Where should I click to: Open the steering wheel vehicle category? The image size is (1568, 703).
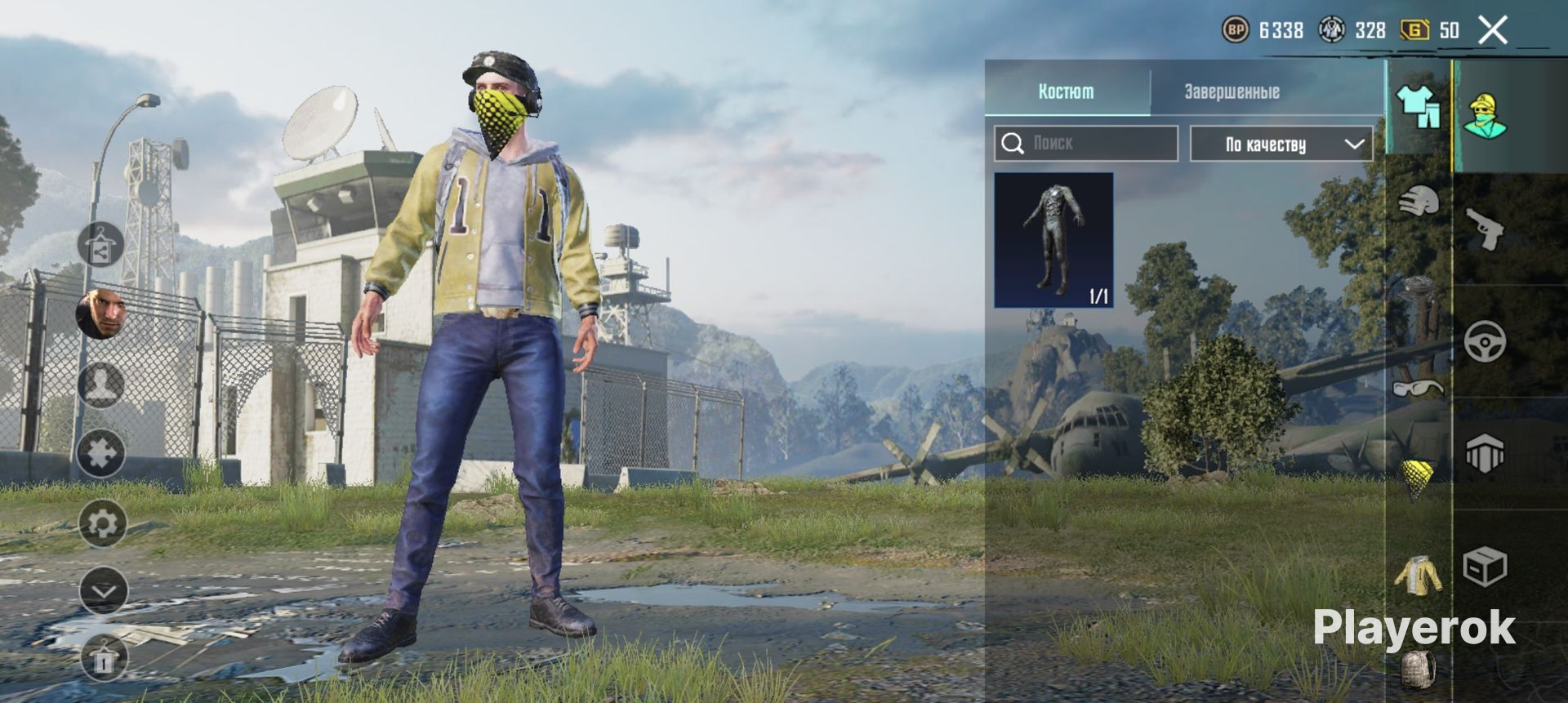1485,342
